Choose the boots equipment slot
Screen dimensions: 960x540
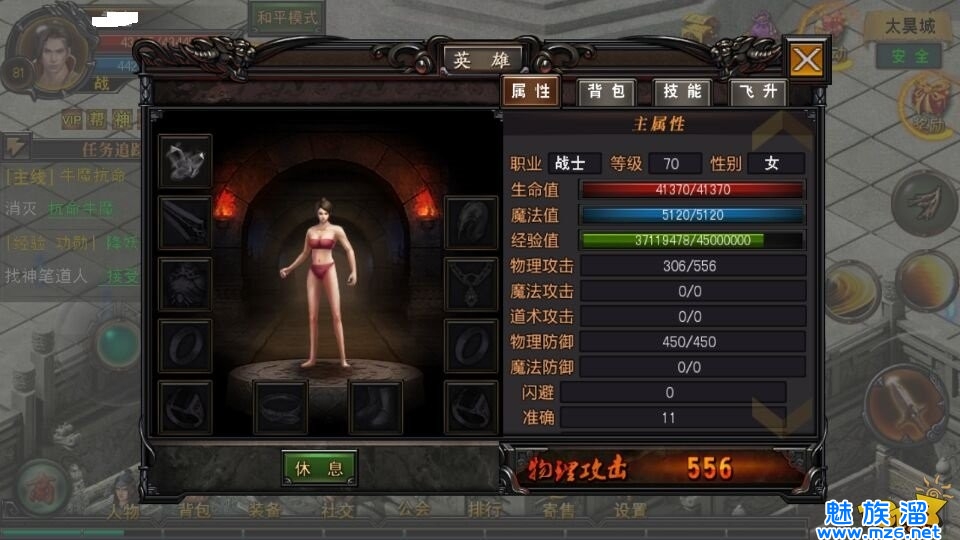[376, 407]
